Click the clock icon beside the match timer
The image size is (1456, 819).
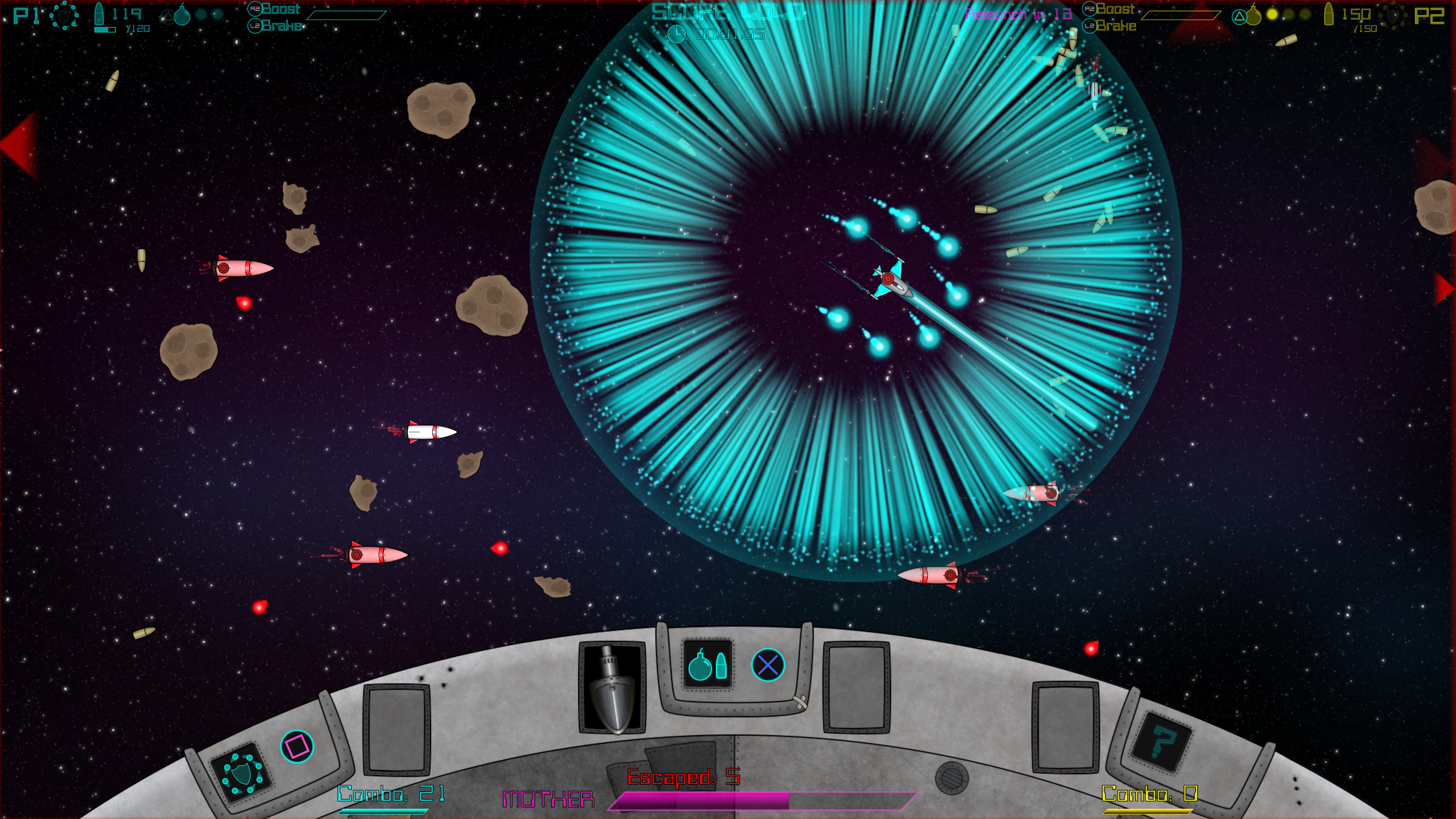676,35
